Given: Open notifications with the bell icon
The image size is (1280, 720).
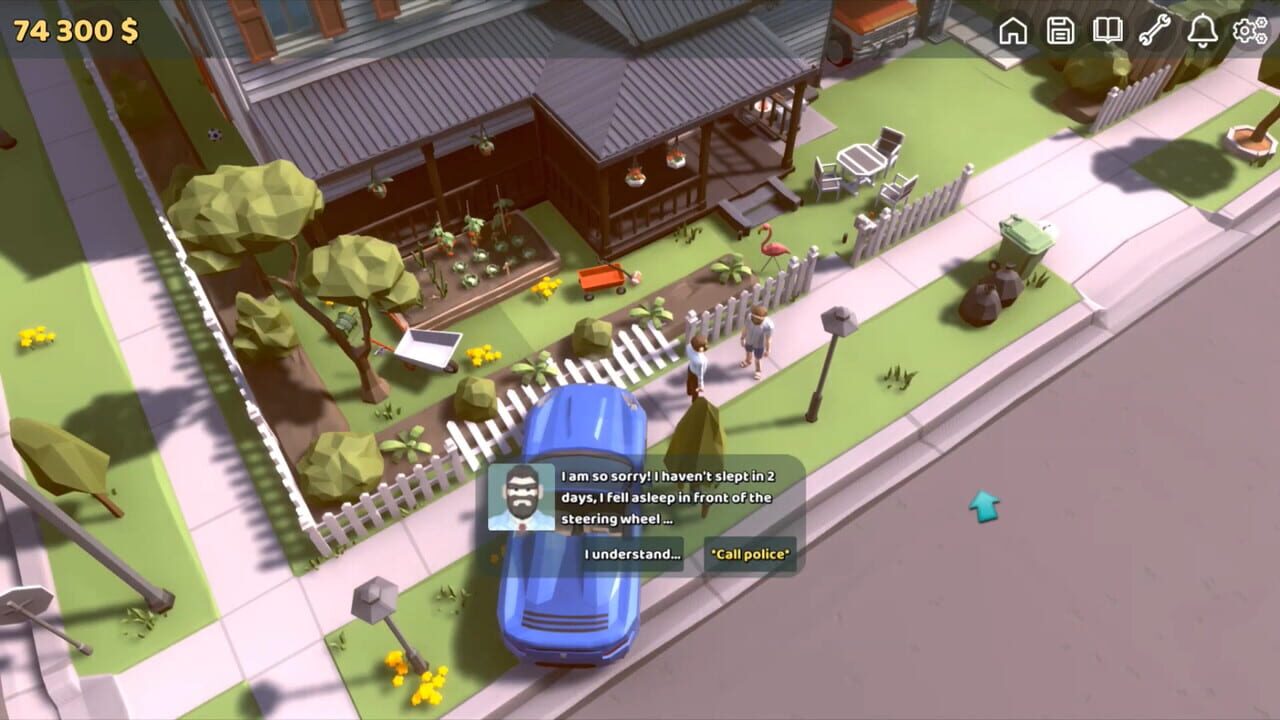Looking at the screenshot, I should click(1205, 31).
